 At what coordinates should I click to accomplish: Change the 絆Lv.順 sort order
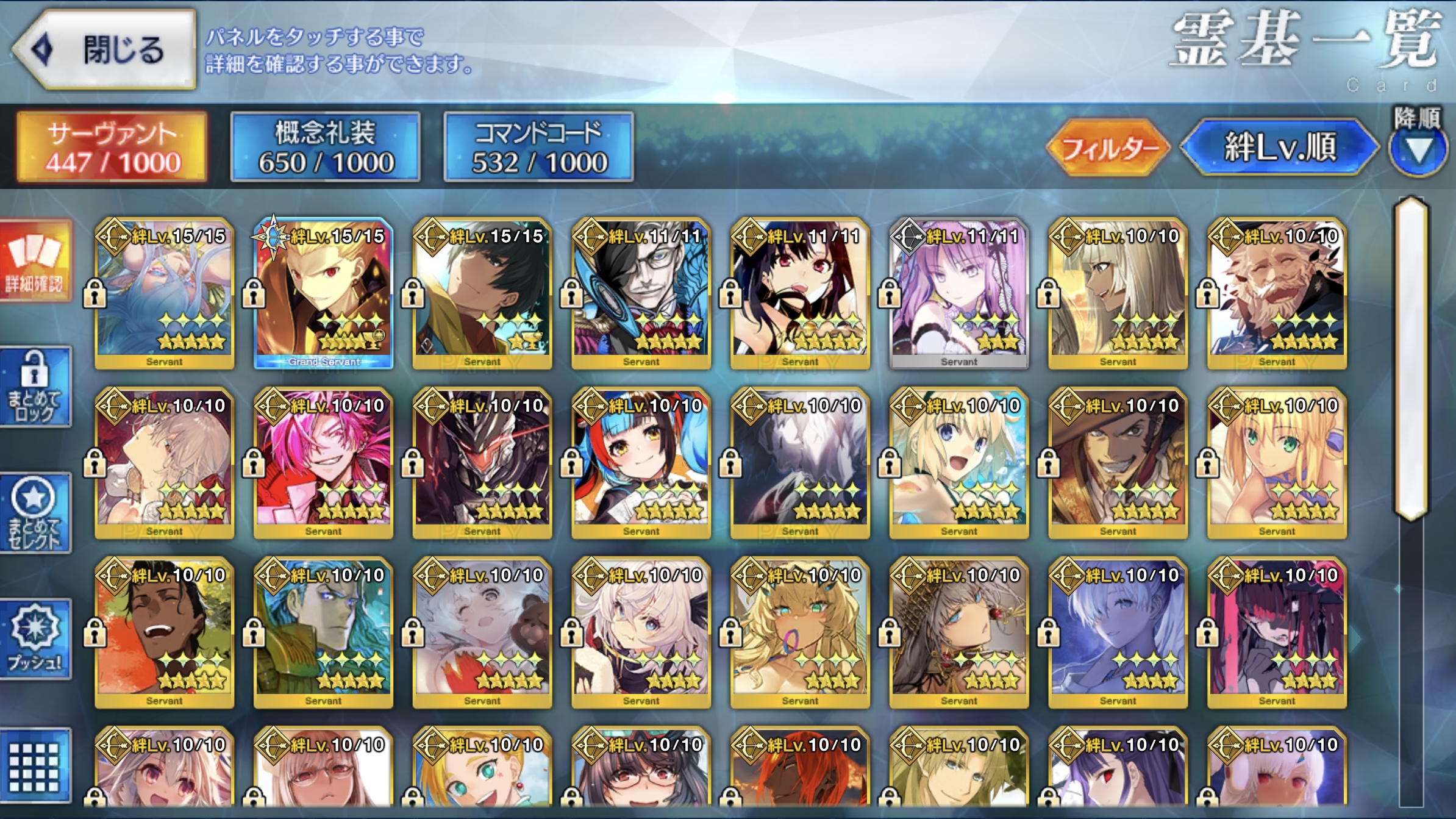pyautogui.click(x=1279, y=148)
